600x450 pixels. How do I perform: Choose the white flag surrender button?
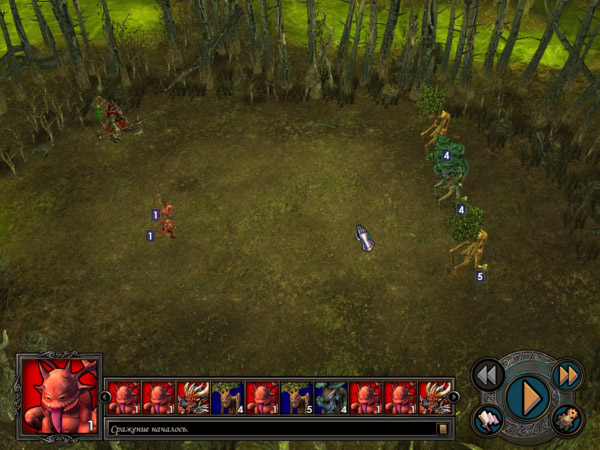pyautogui.click(x=488, y=420)
